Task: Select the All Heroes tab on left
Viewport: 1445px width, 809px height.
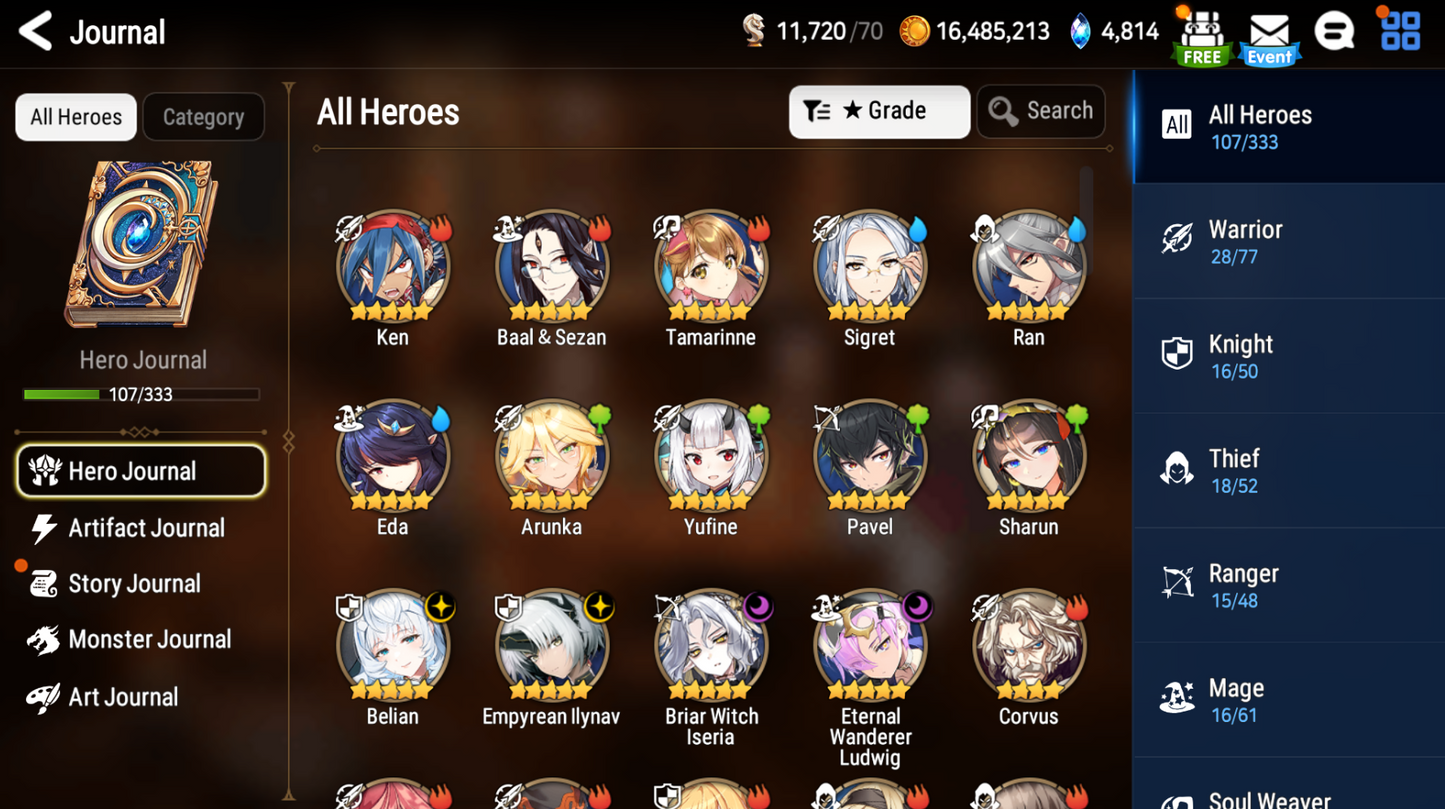Action: [75, 116]
